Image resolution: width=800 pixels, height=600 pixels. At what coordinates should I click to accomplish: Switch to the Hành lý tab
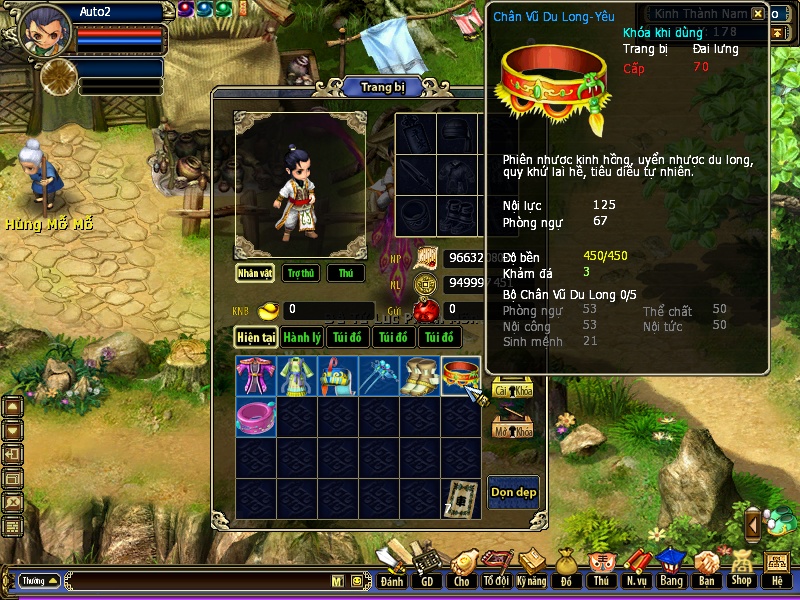[301, 338]
